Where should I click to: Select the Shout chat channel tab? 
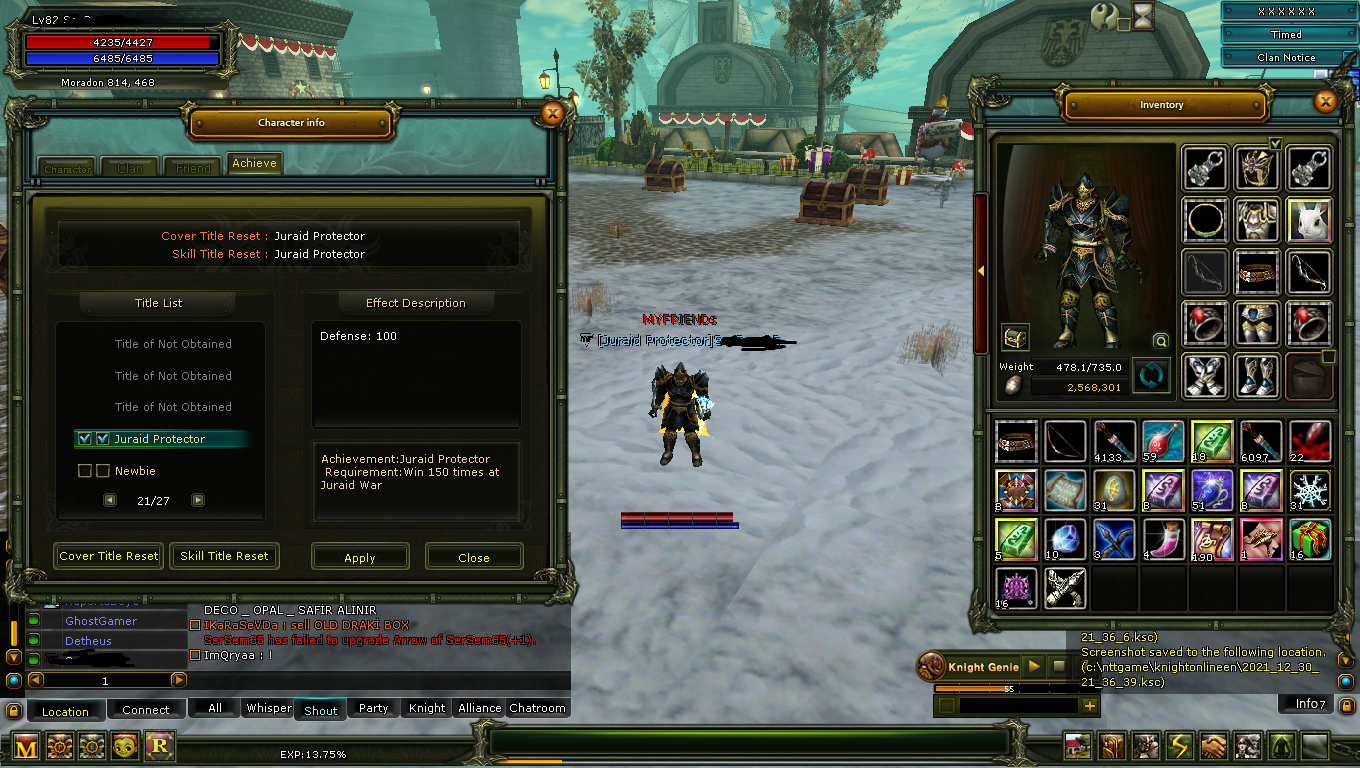tap(320, 709)
